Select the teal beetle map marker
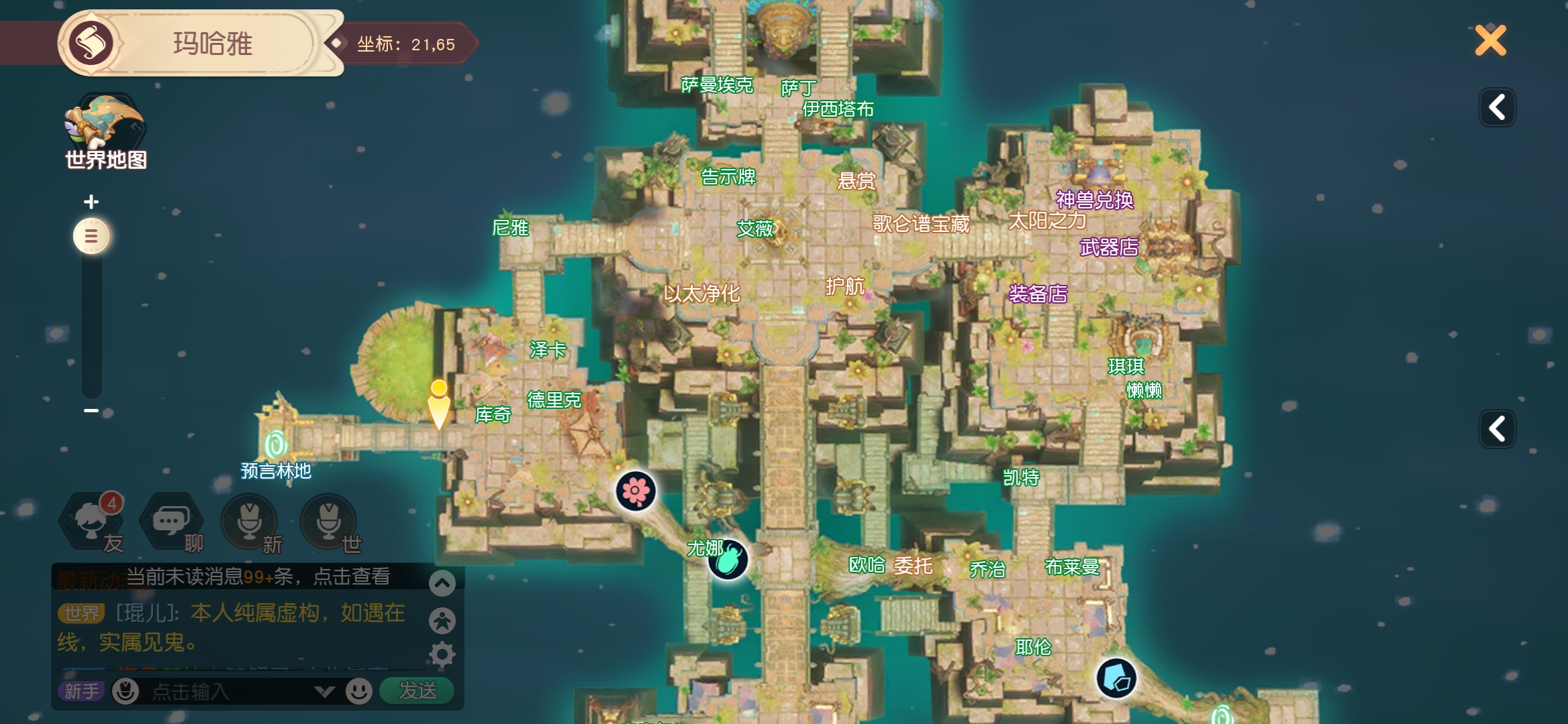The width and height of the screenshot is (1568, 724). [x=728, y=560]
